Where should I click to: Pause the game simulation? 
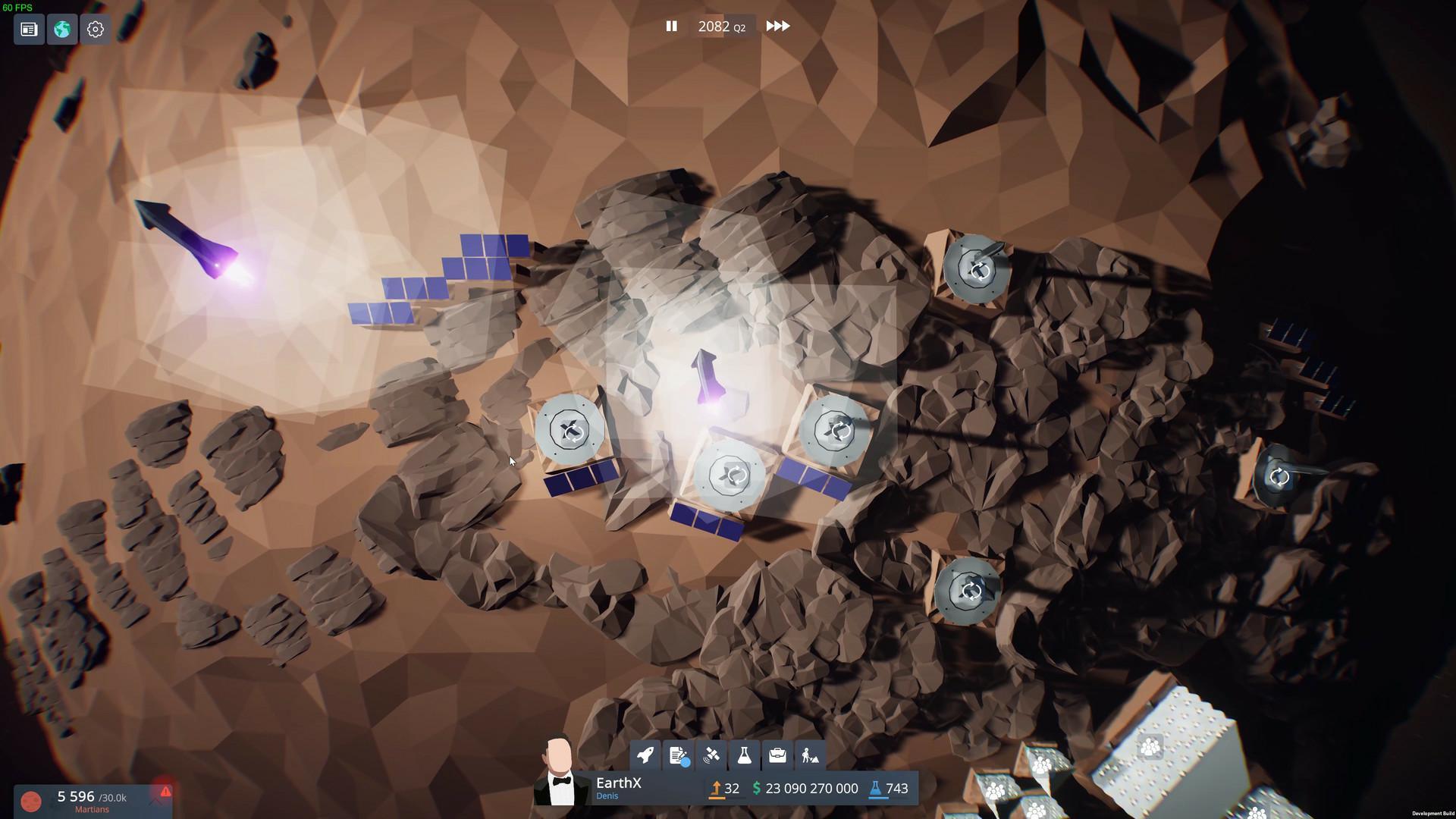click(672, 26)
